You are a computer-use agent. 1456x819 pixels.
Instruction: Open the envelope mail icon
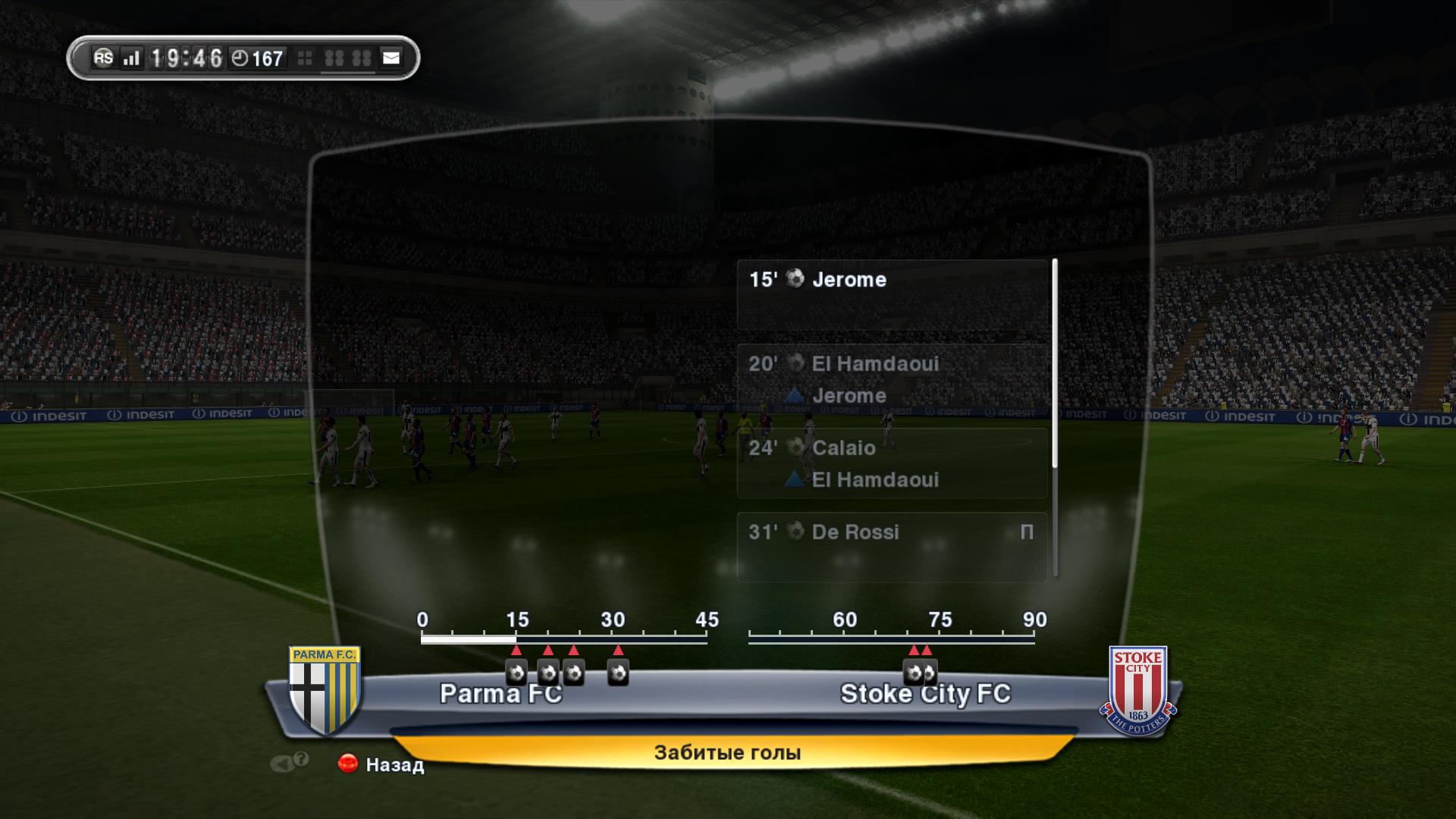[x=391, y=58]
